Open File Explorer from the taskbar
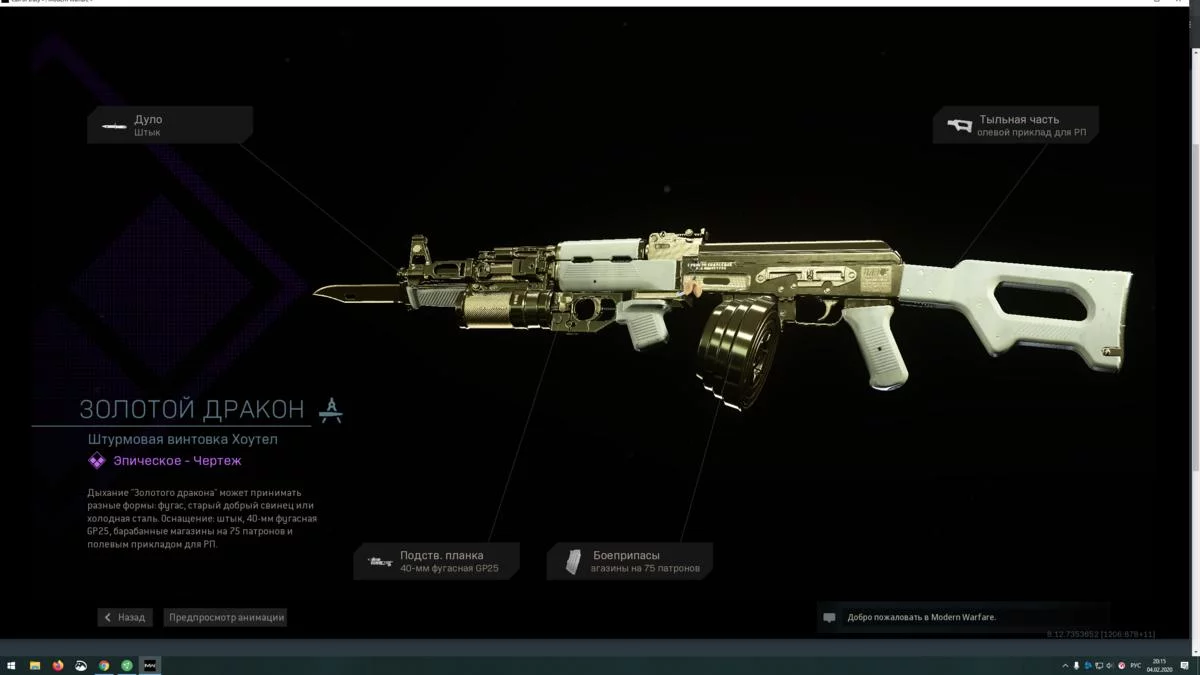This screenshot has width=1200, height=675. (x=35, y=665)
